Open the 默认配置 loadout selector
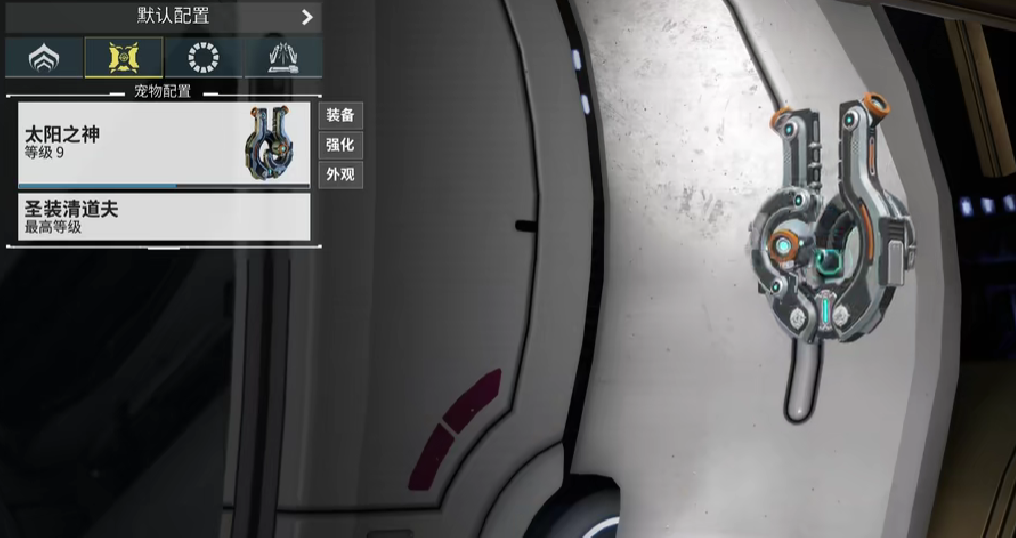The width and height of the screenshot is (1016, 538). (160, 16)
